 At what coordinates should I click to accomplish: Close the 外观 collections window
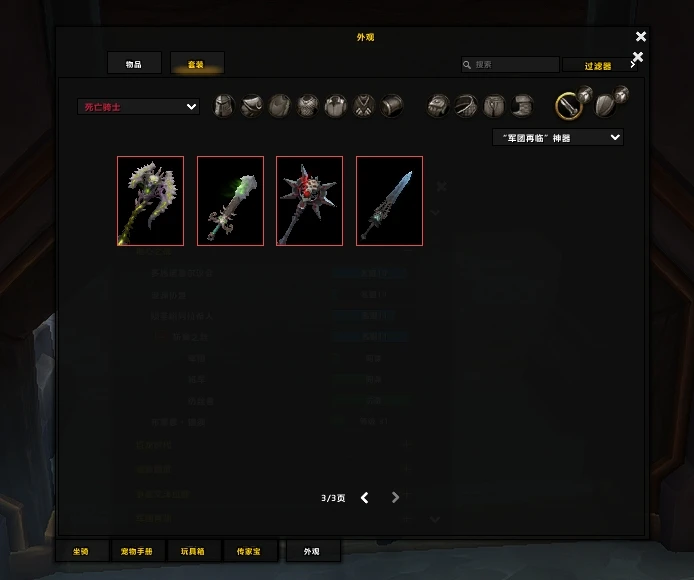click(641, 37)
